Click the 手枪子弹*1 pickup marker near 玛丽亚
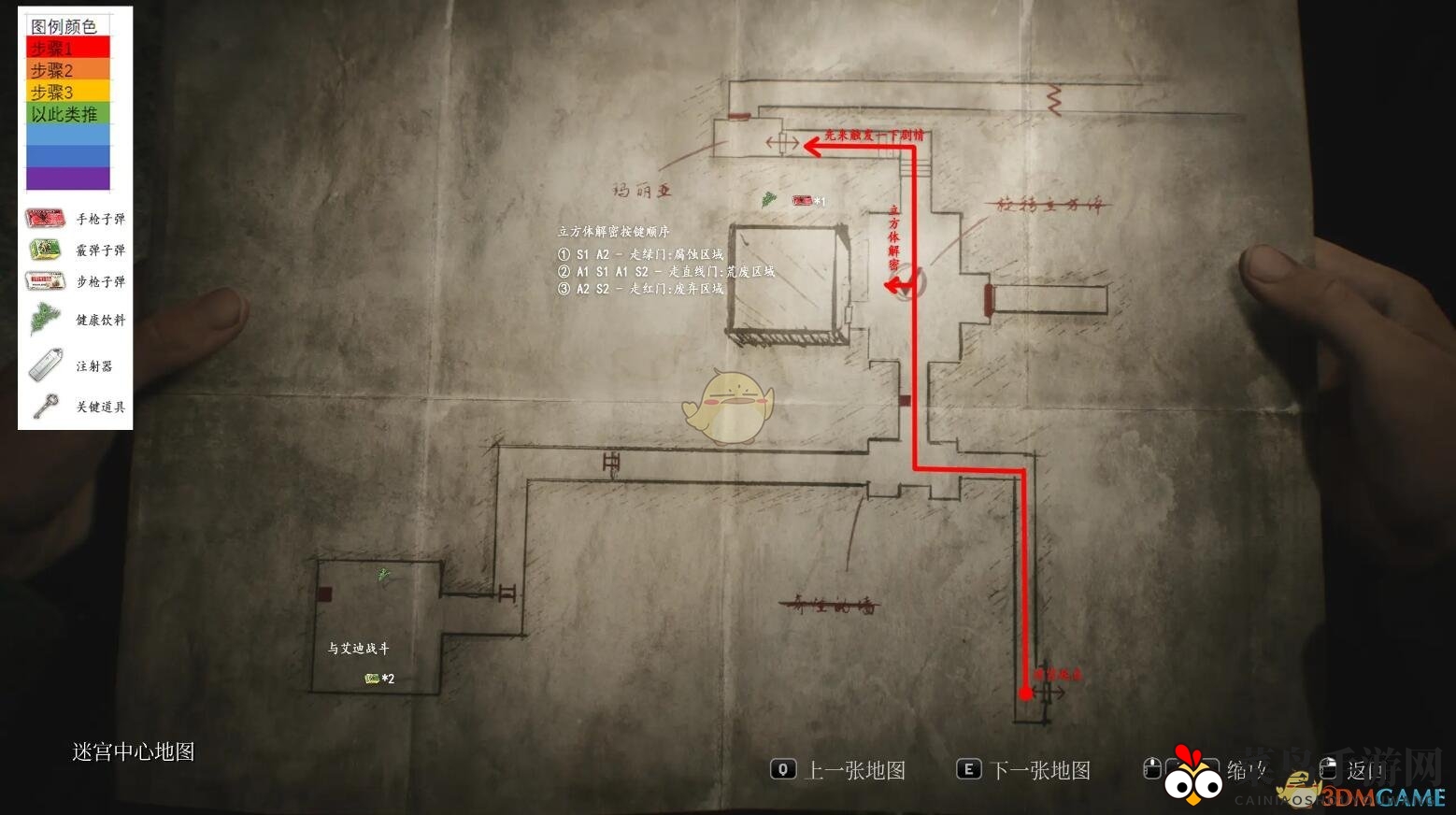This screenshot has height=815, width=1456. point(804,200)
